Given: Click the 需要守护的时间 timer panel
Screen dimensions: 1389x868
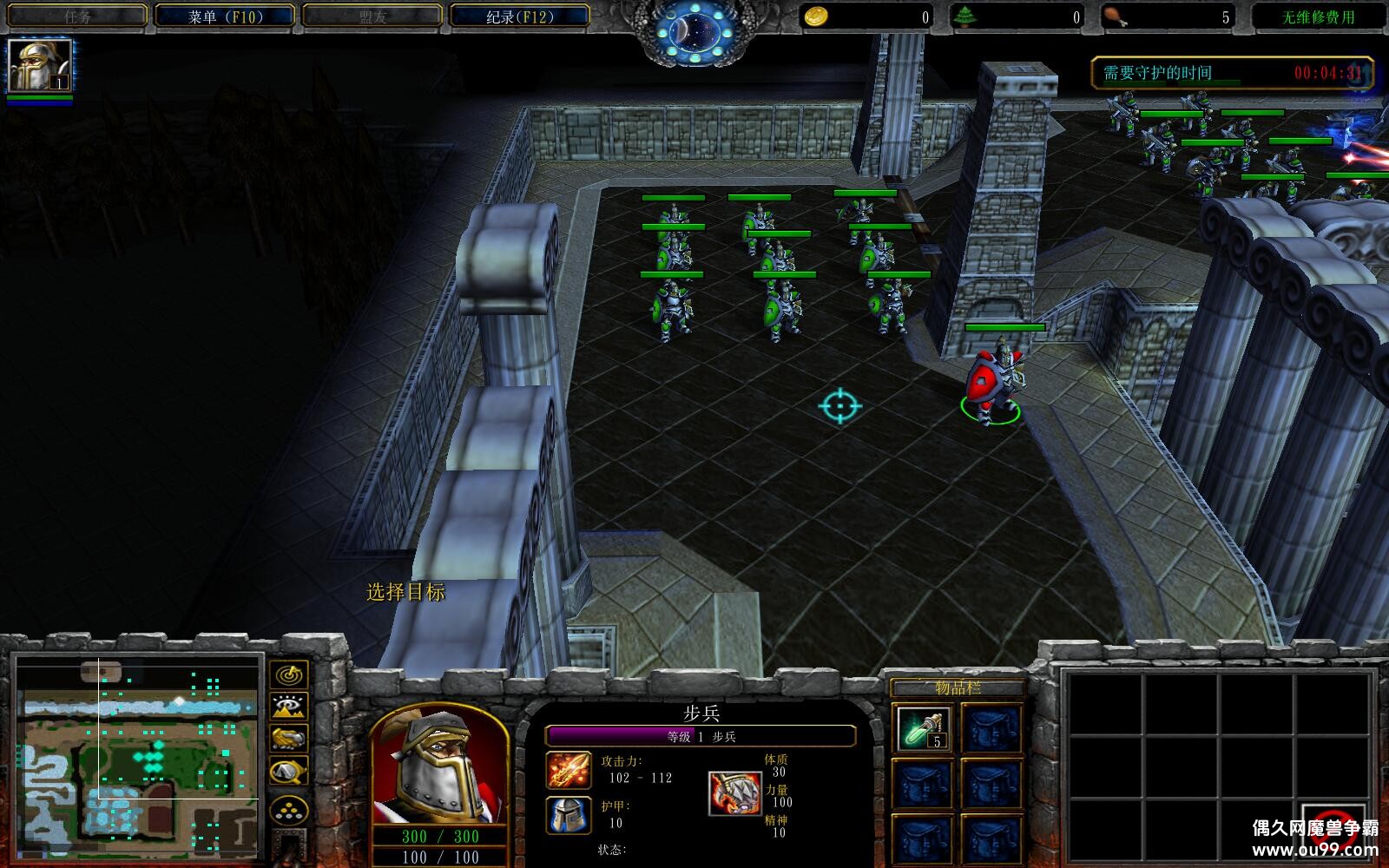Looking at the screenshot, I should [1232, 73].
